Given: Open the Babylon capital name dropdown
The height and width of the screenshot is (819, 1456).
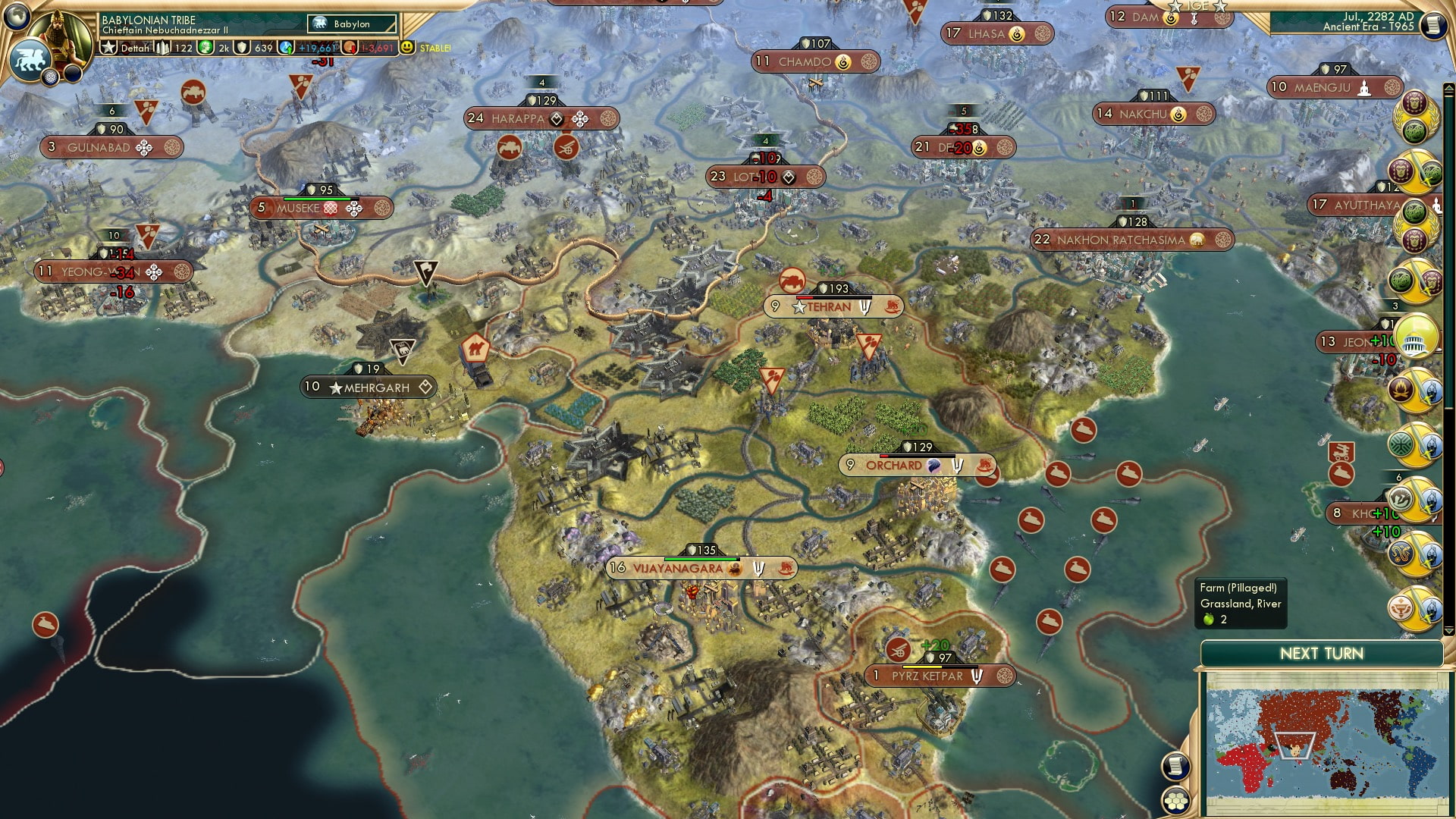Looking at the screenshot, I should 351,24.
